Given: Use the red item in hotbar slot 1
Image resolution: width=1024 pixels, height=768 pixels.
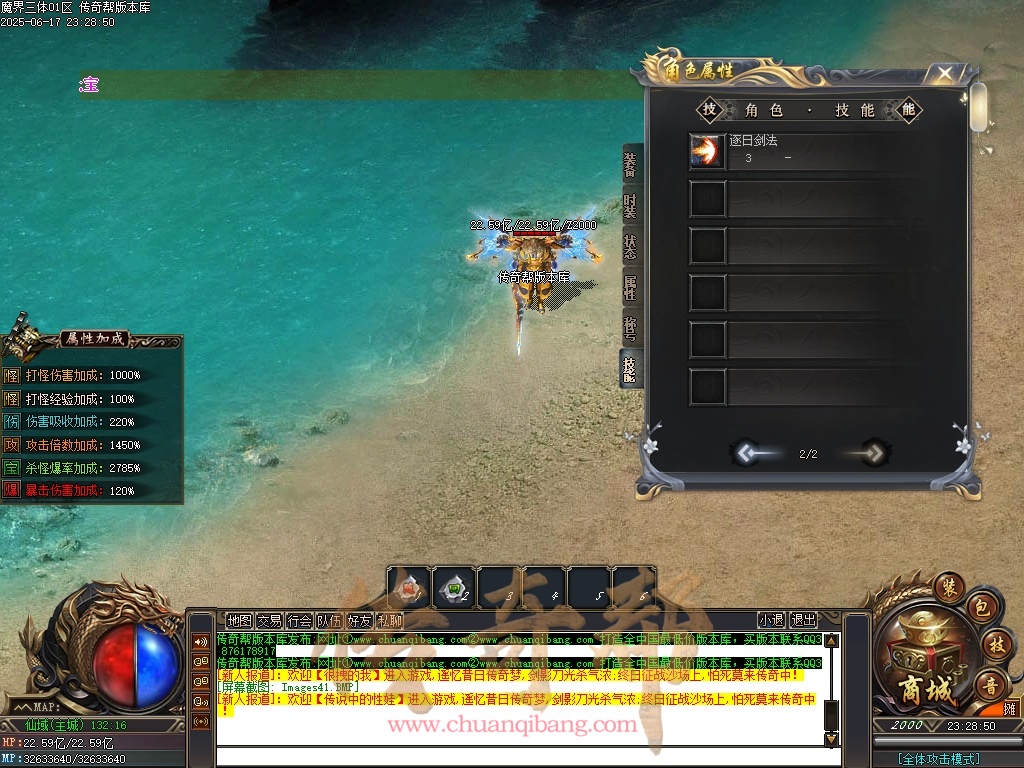Looking at the screenshot, I should (409, 588).
